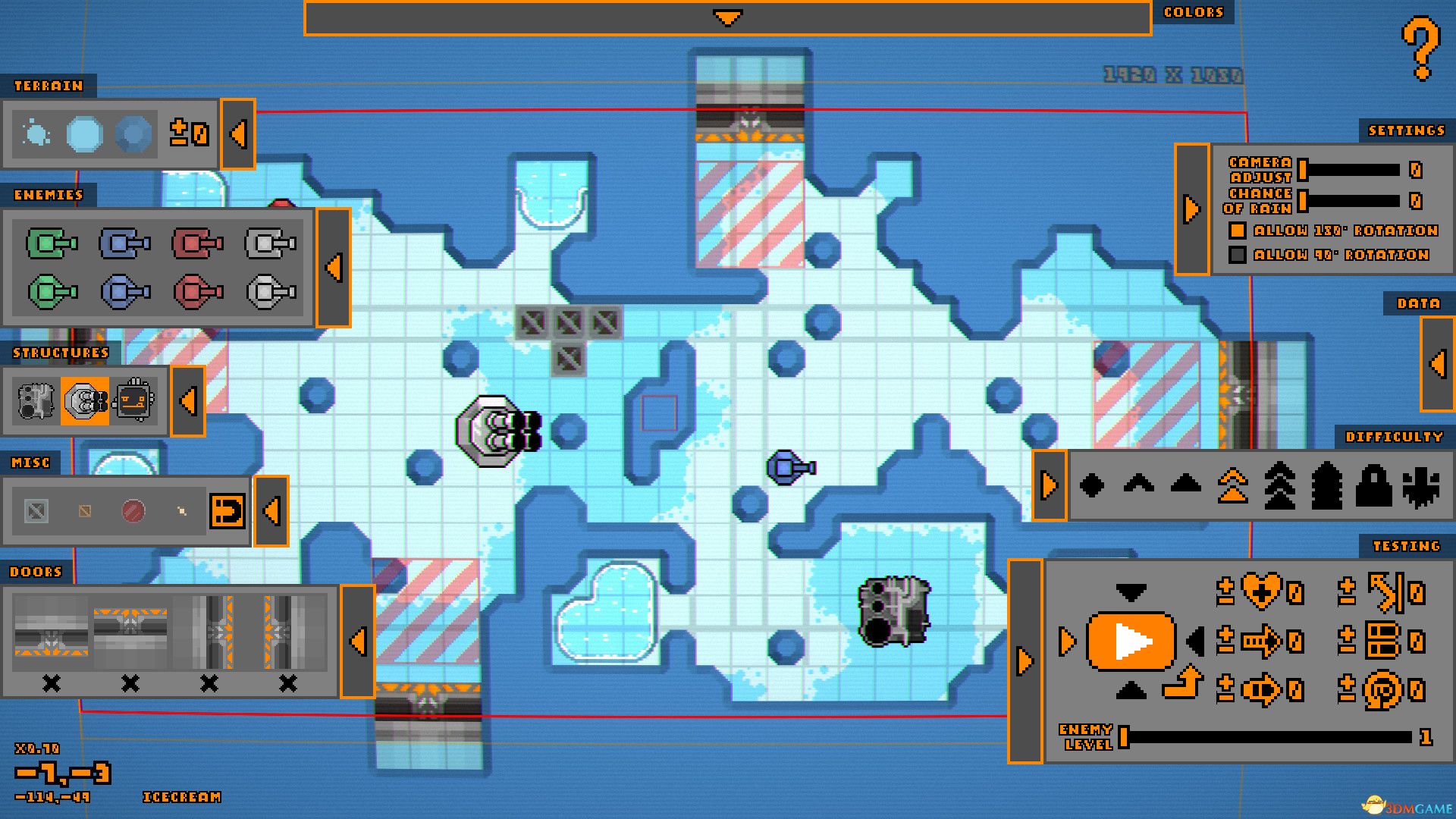This screenshot has width=1456, height=819.
Task: Collapse the Enemies panel with its side arrow
Action: pos(334,267)
